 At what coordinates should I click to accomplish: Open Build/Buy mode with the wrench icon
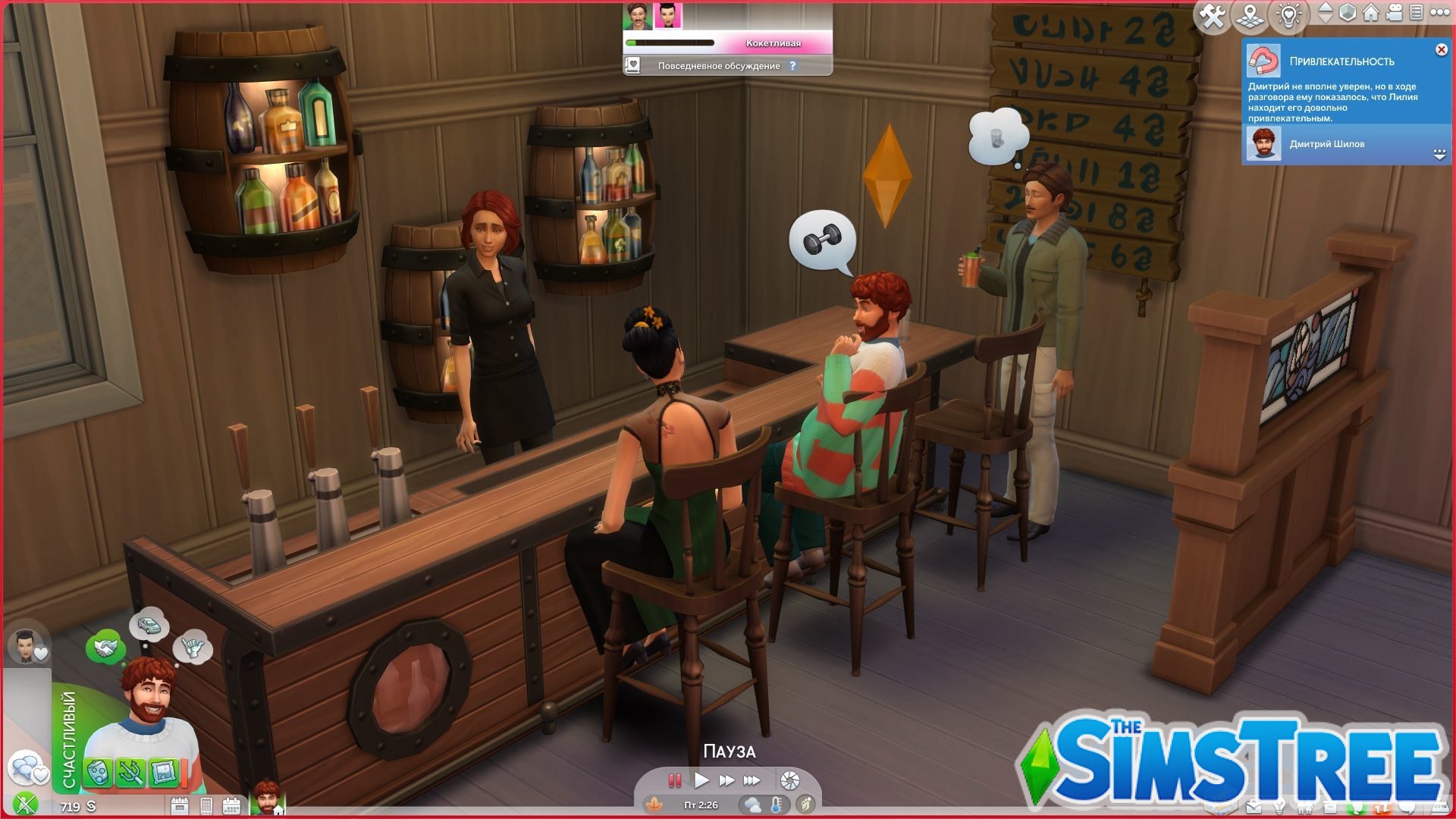1213,13
